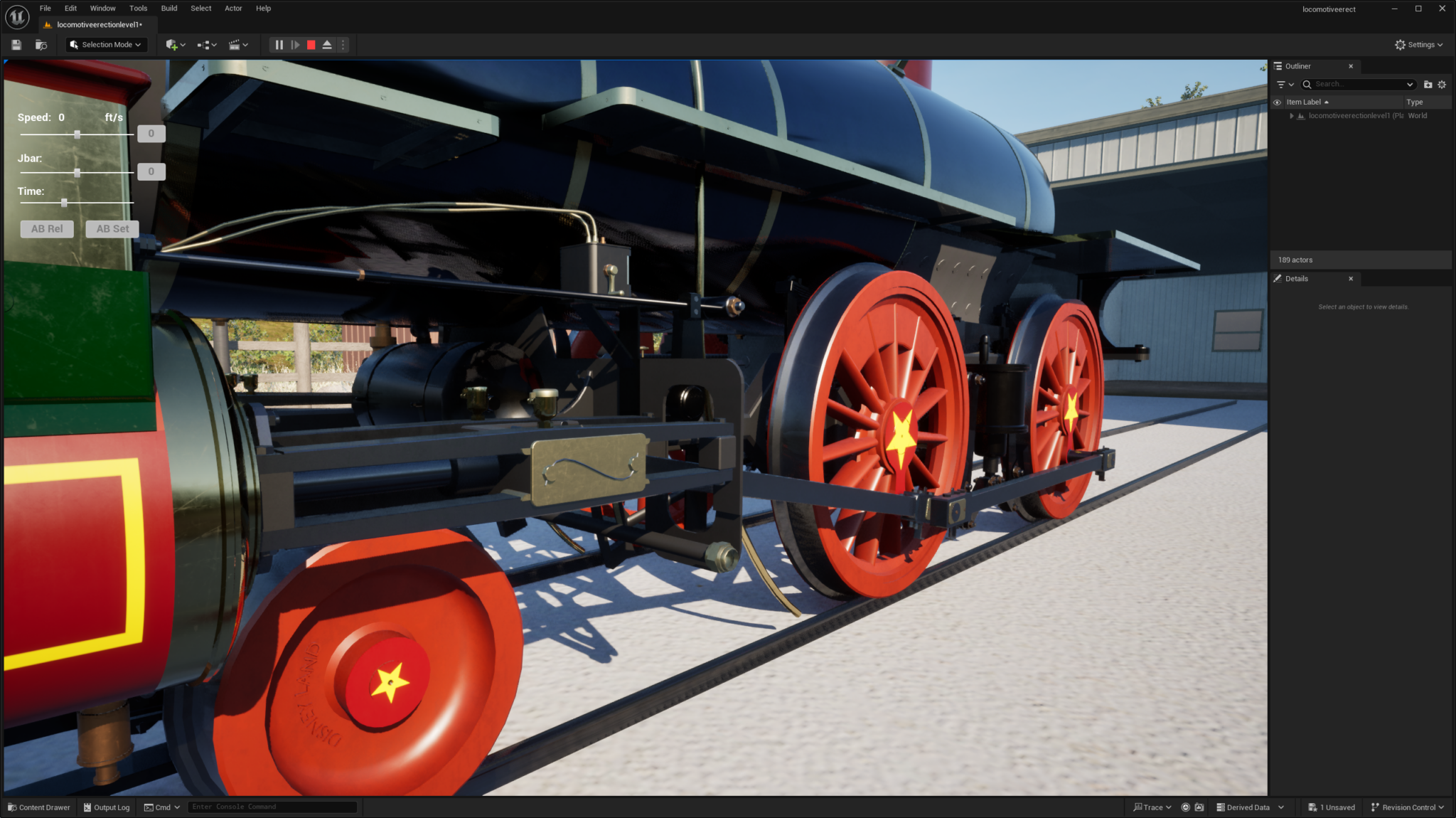
Task: Click the add folder icon in the Outliner
Action: click(x=1428, y=84)
